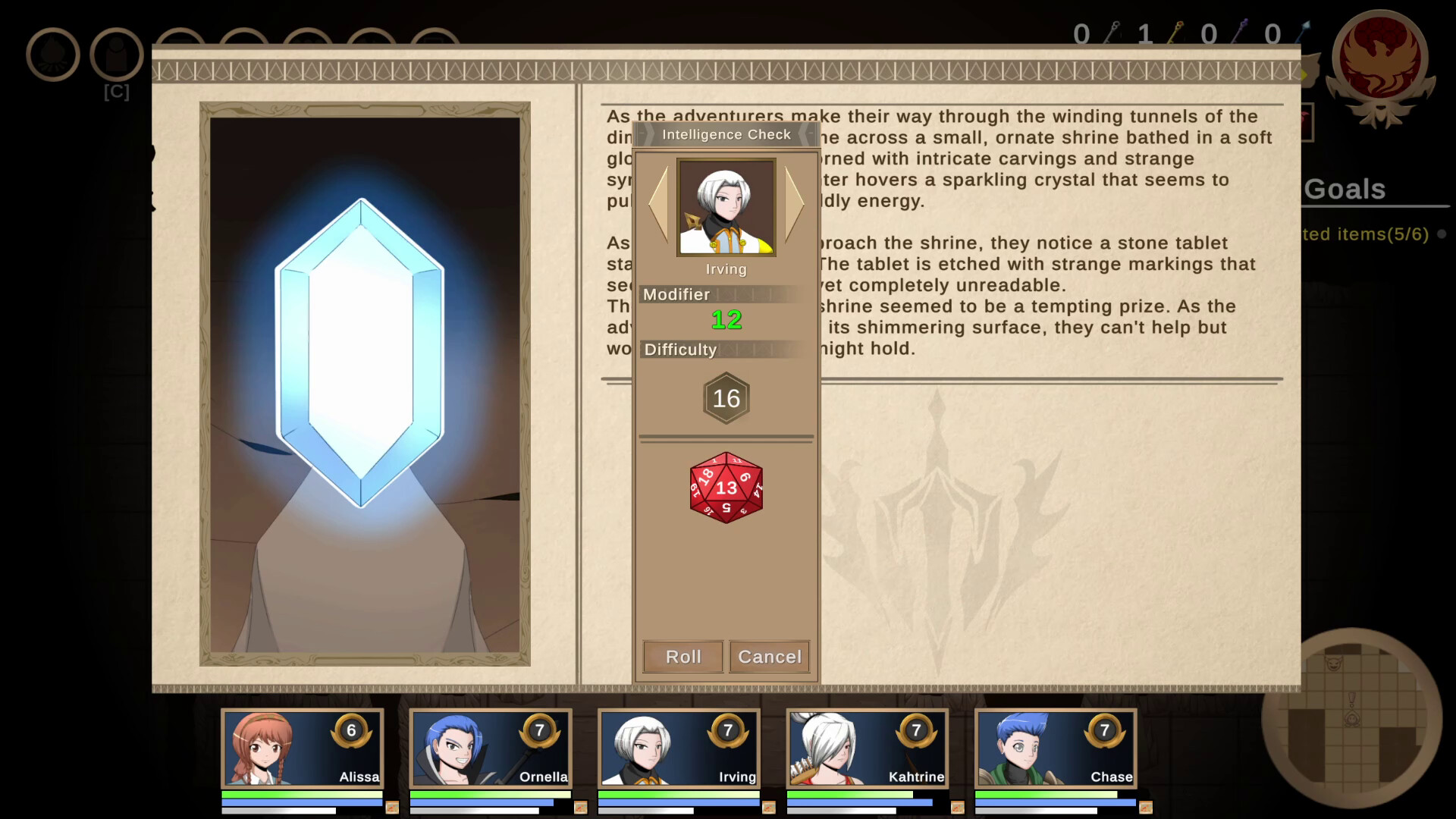Image resolution: width=1456 pixels, height=819 pixels.
Task: Expand the arrow beside the phoenix emblem
Action: pos(1304,72)
